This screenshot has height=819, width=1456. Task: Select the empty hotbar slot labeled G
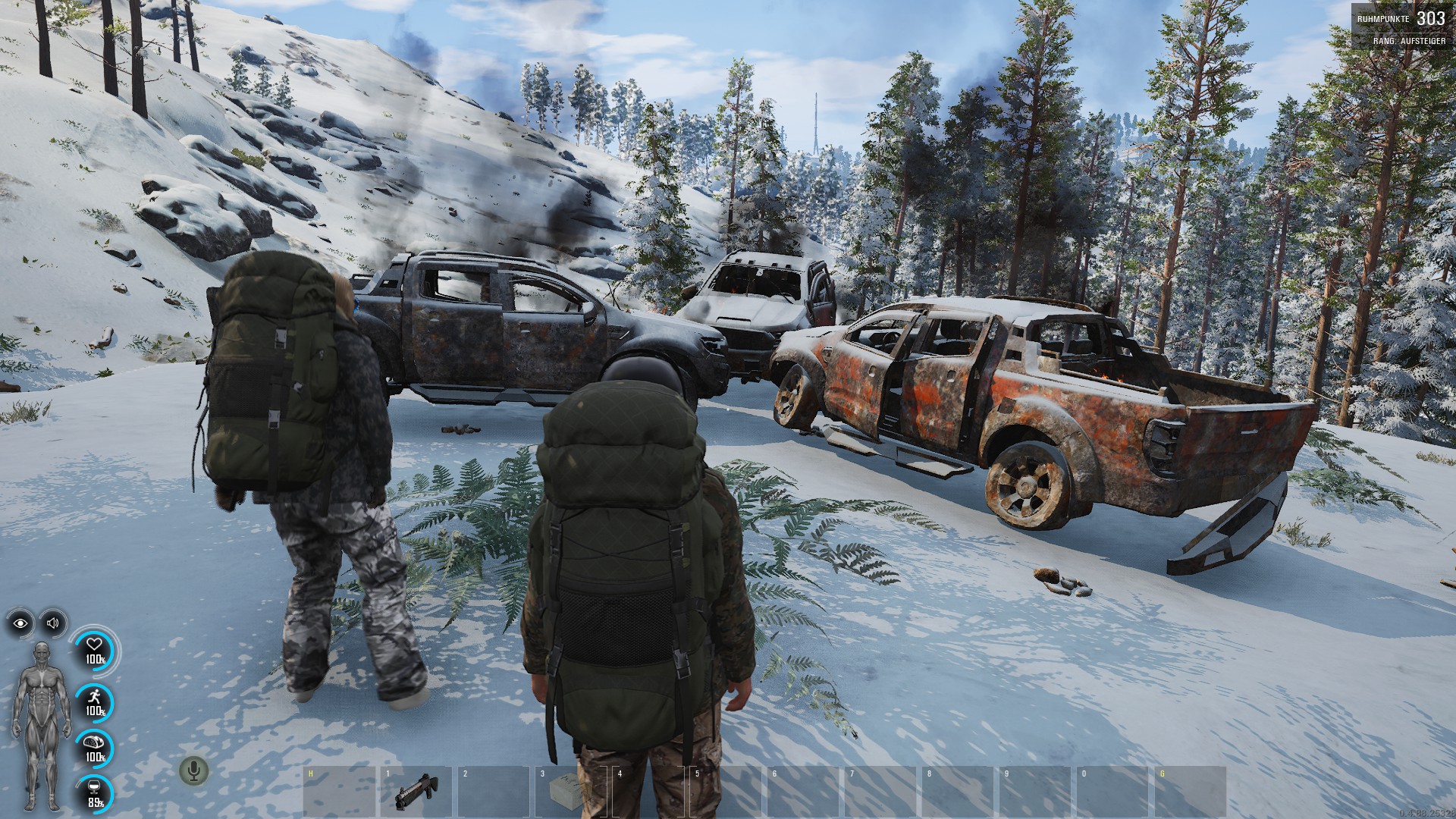pos(1190,791)
